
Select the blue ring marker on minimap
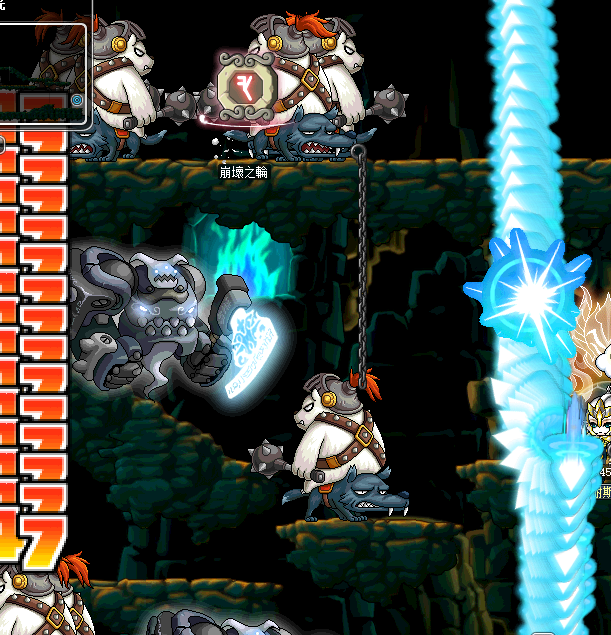tap(78, 101)
